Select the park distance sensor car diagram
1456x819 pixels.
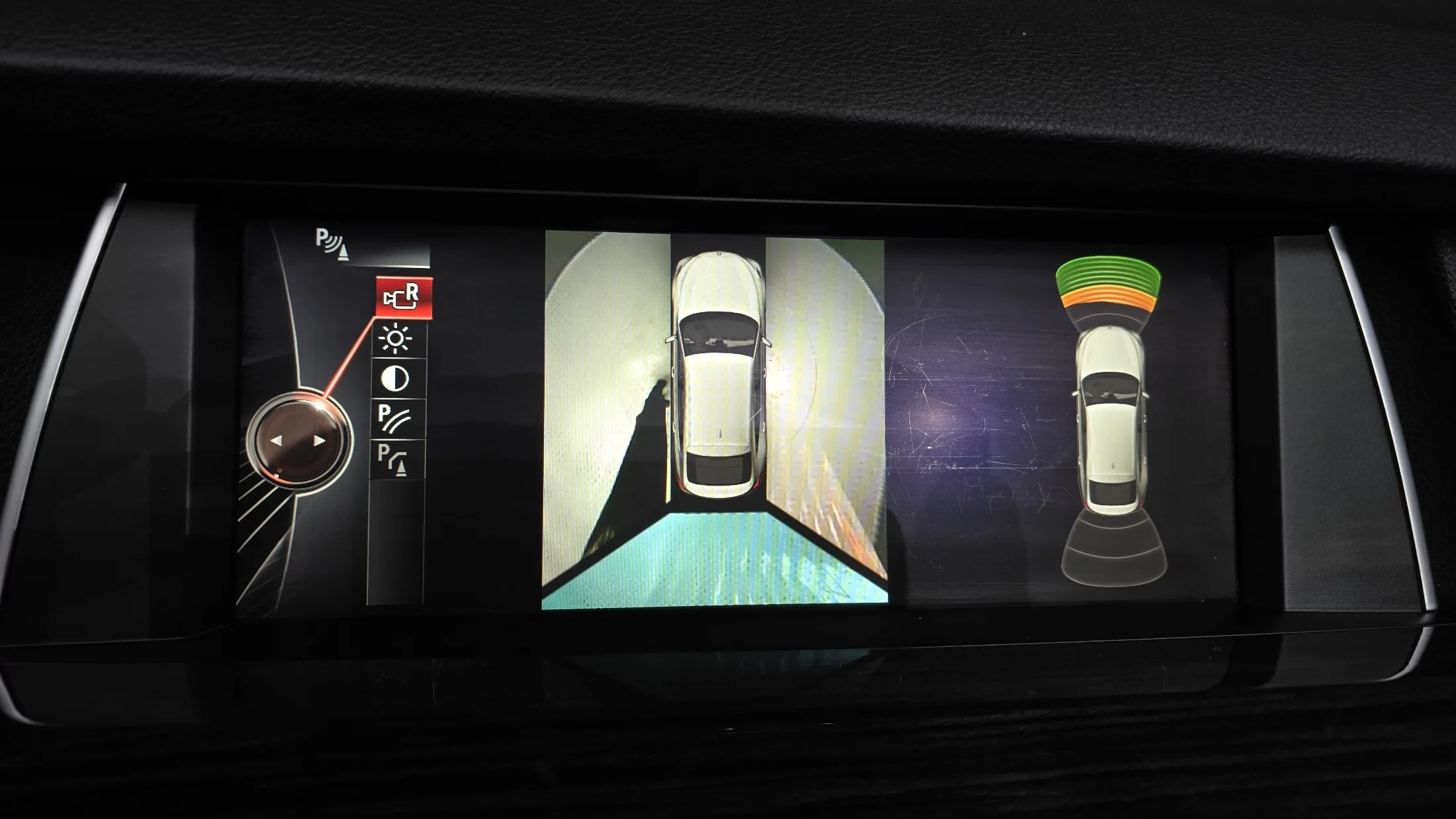coord(1111,420)
